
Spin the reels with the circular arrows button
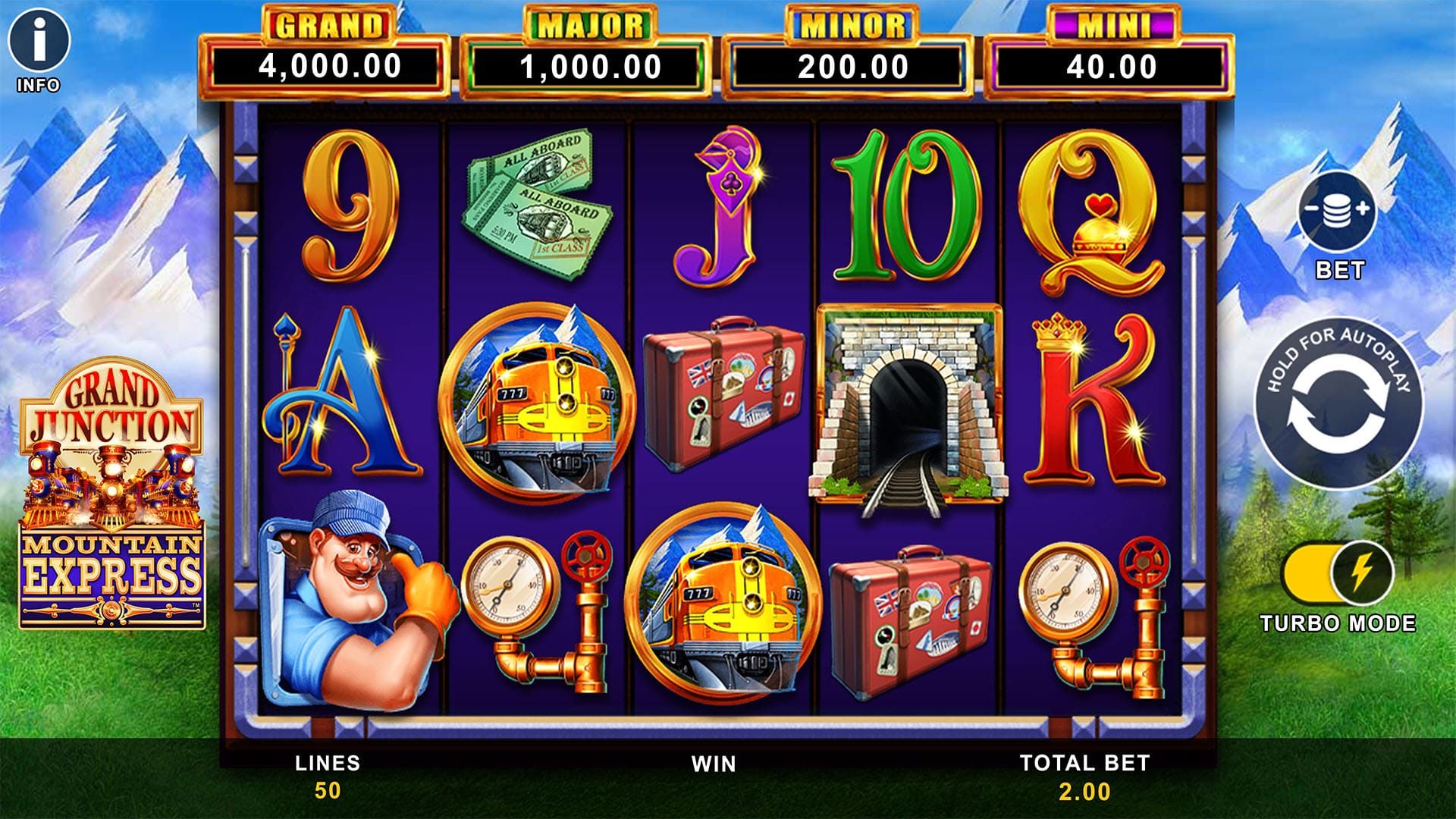pyautogui.click(x=1338, y=403)
